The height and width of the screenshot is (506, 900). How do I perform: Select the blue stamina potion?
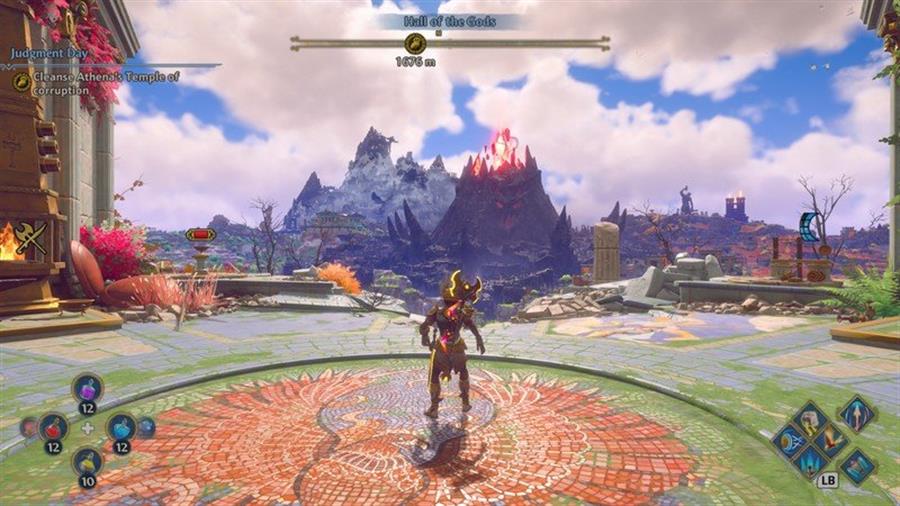coord(121,427)
